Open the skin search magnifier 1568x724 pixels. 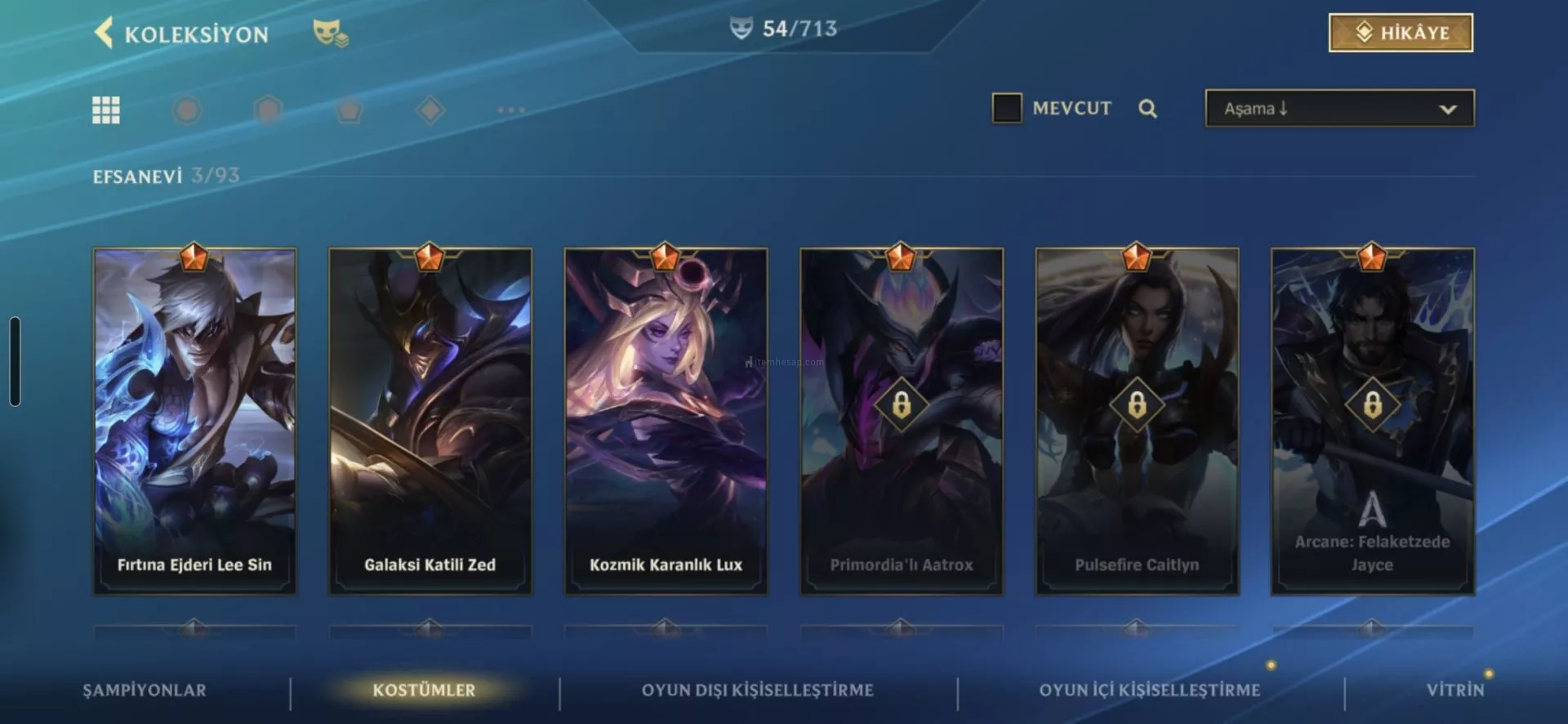click(1147, 109)
